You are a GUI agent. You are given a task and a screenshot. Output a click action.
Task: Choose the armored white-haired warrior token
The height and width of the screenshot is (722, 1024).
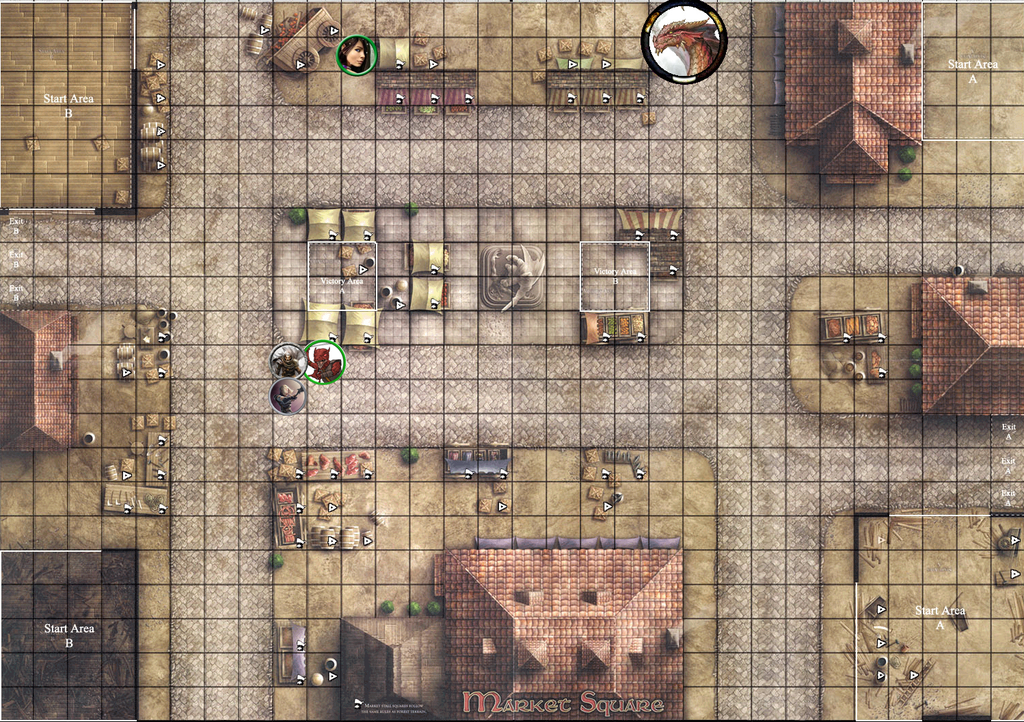click(288, 361)
